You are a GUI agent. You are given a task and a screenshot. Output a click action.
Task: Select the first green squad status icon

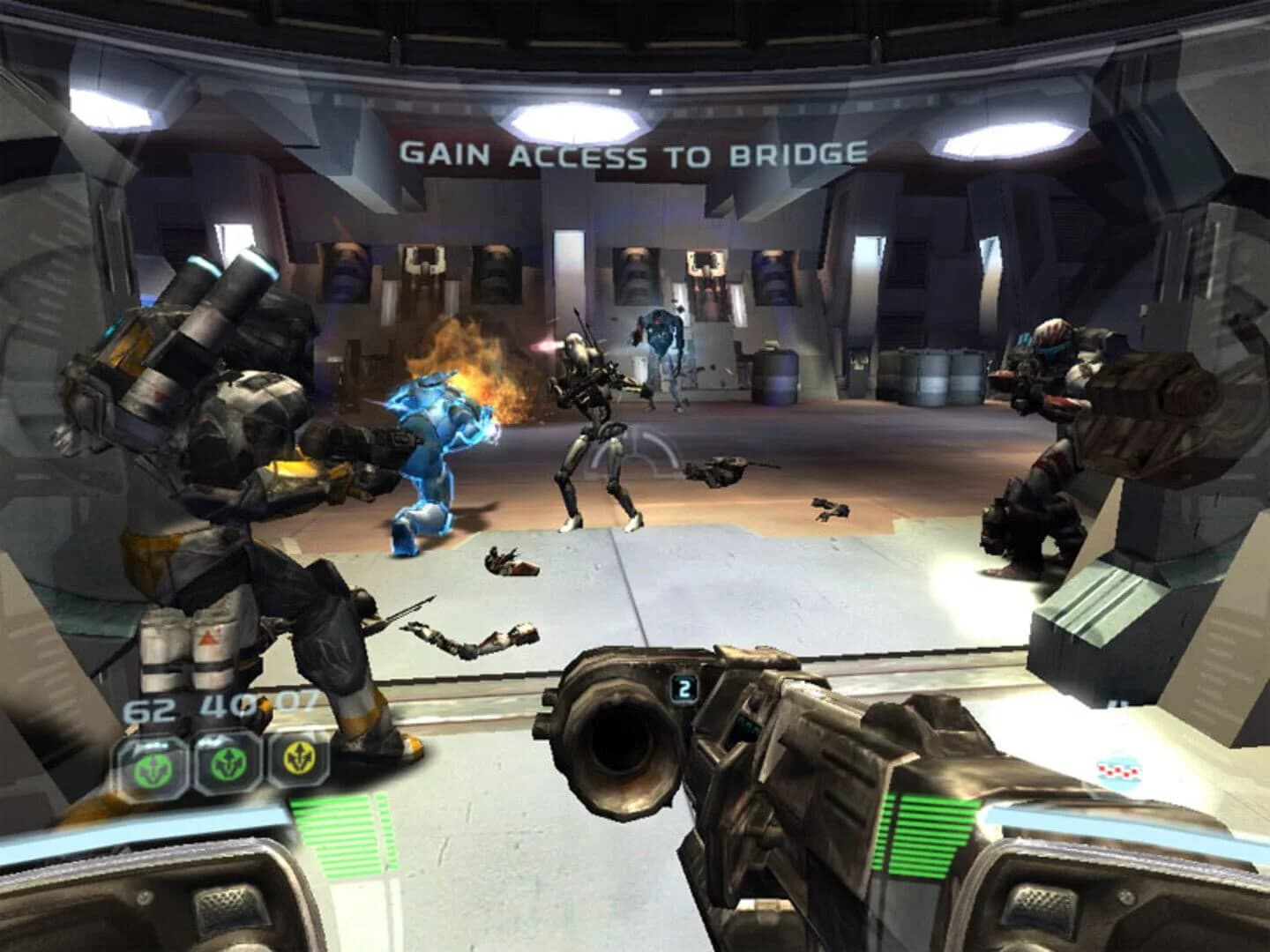point(154,767)
